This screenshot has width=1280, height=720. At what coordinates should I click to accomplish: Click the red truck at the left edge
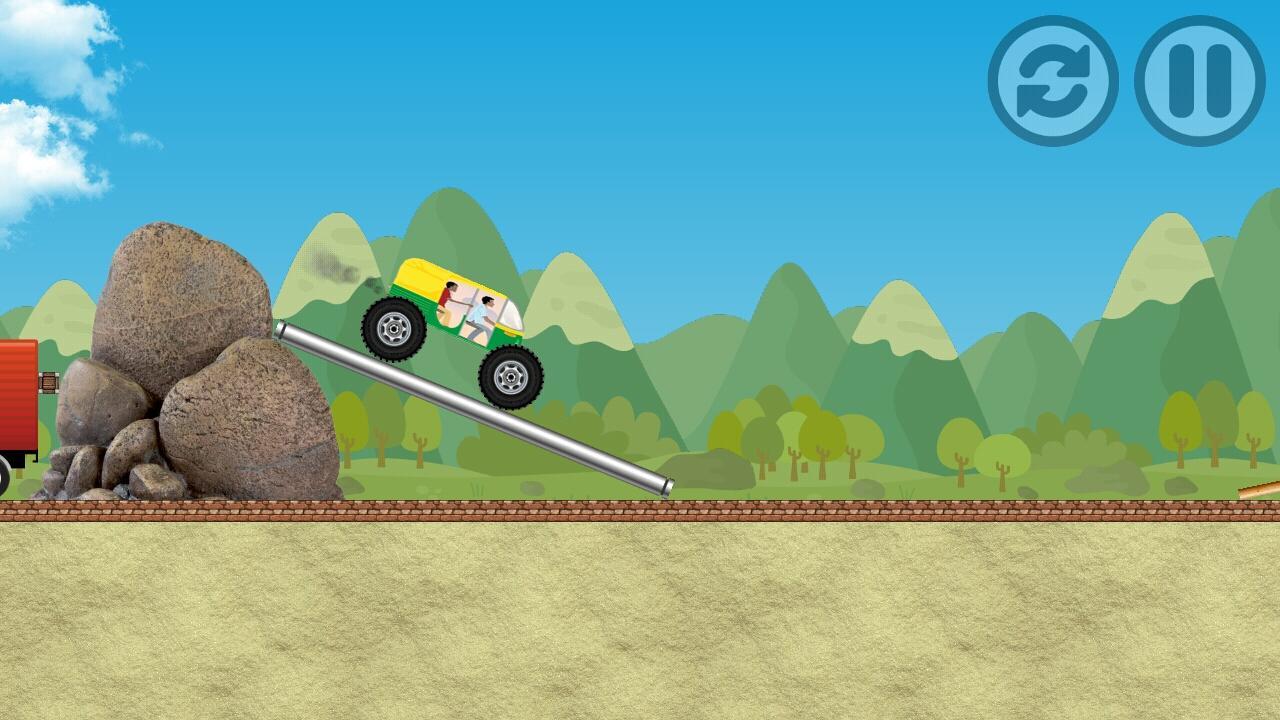click(x=15, y=400)
